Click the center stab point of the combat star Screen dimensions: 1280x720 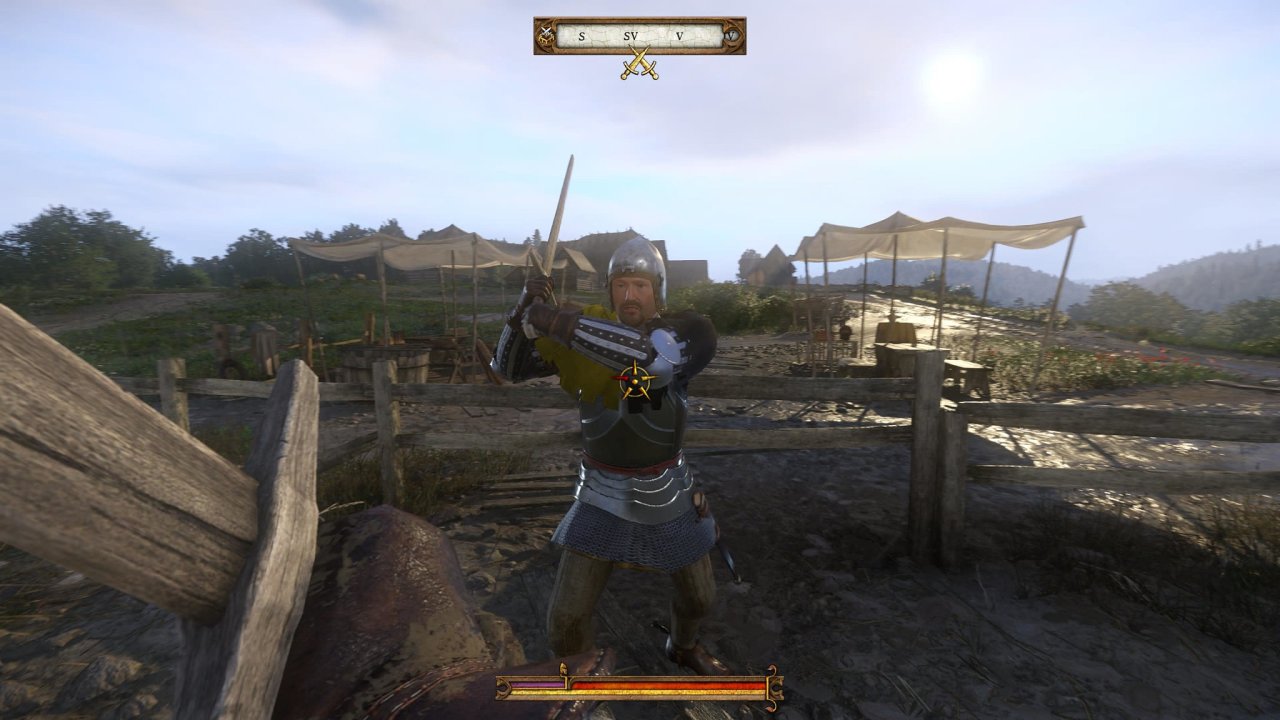637,380
